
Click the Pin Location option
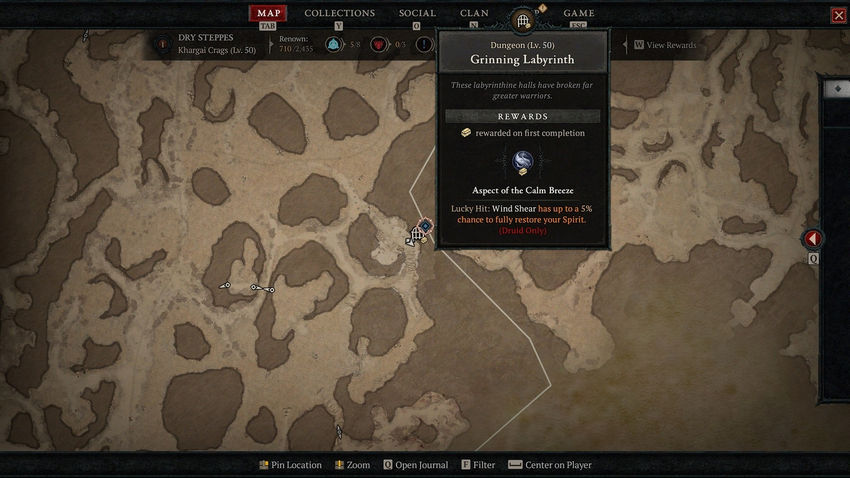pos(290,465)
